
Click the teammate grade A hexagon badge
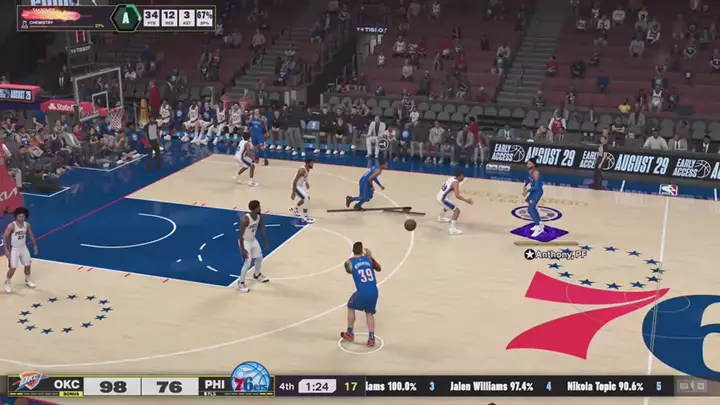pos(125,17)
